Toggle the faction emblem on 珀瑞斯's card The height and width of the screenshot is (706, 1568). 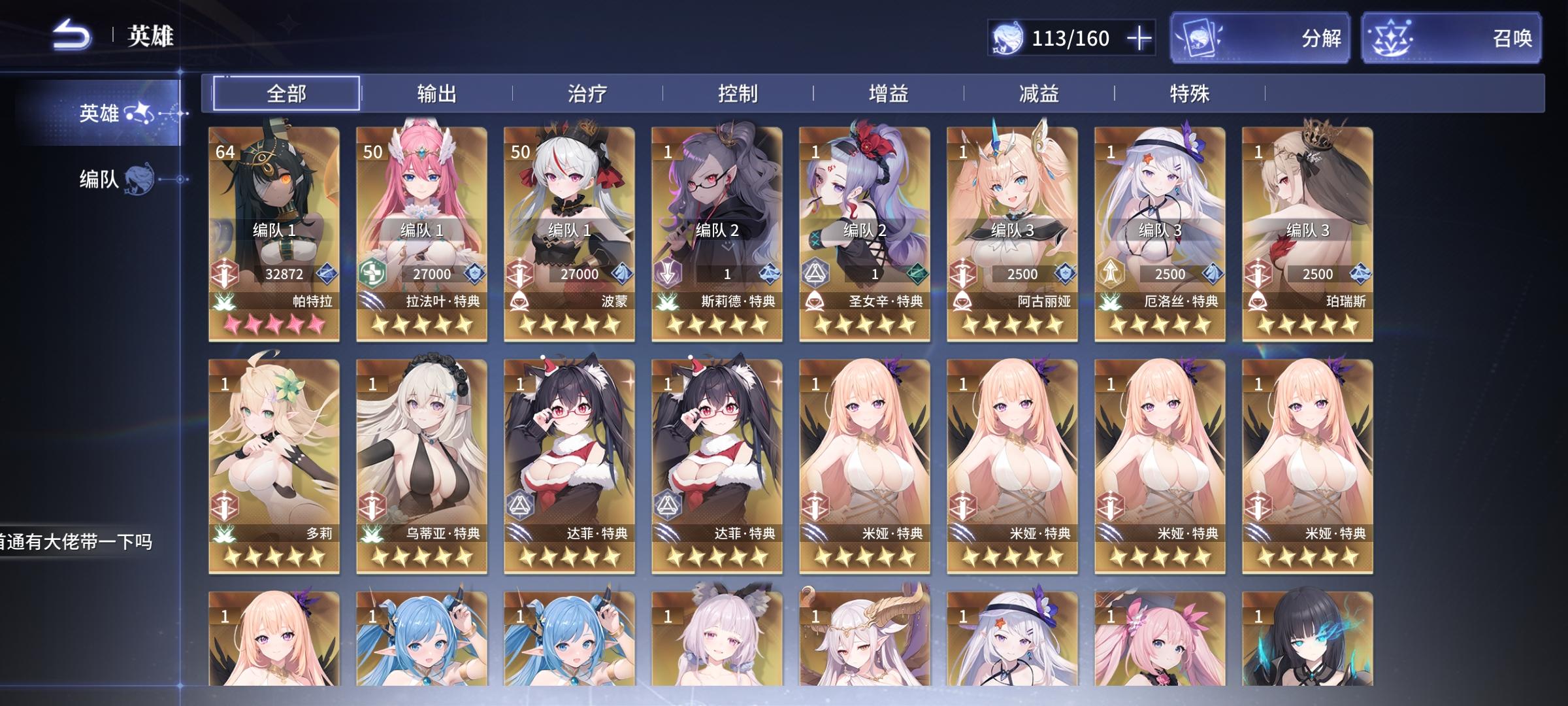(x=1258, y=303)
